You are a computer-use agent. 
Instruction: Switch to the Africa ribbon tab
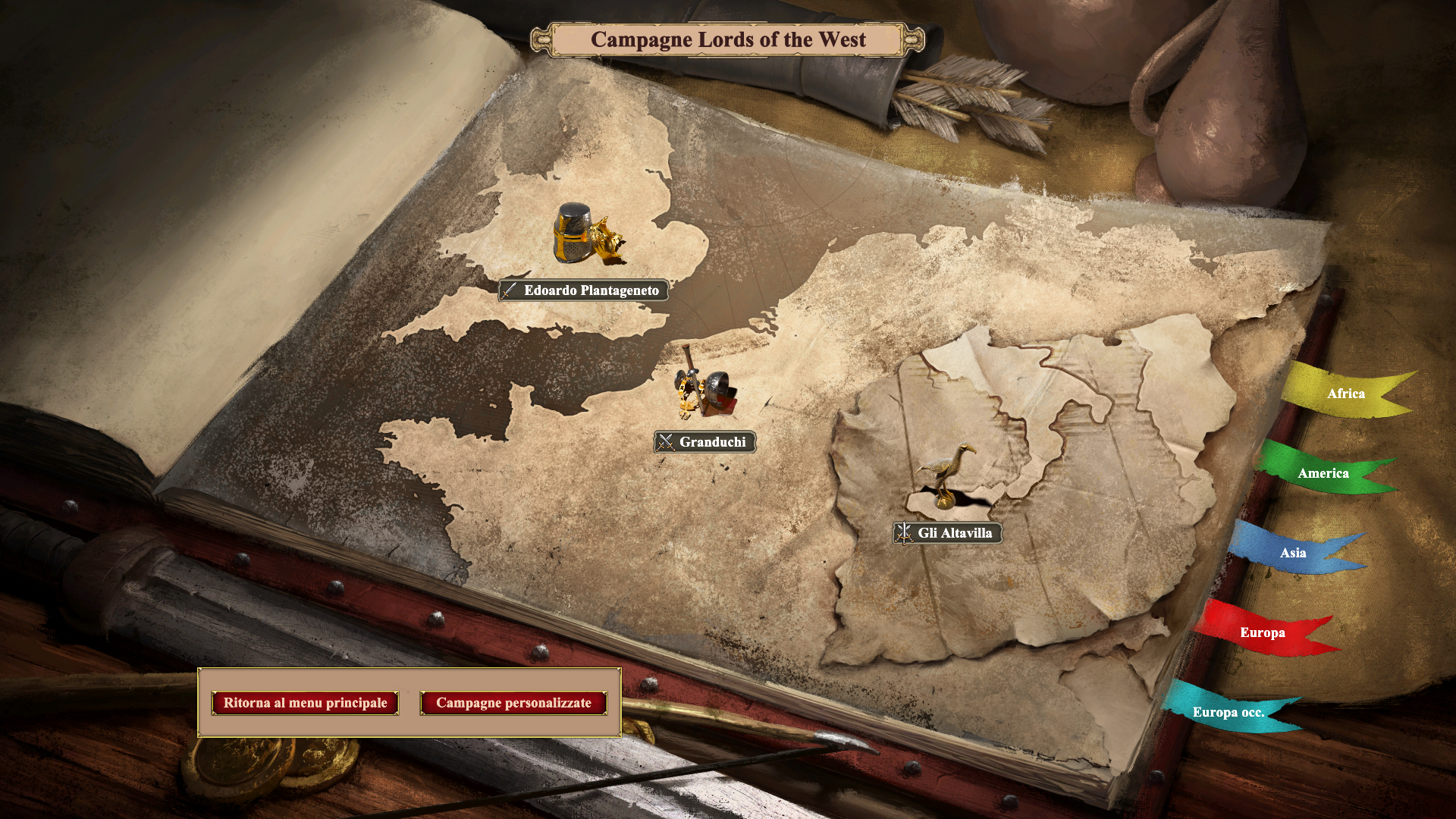pyautogui.click(x=1345, y=394)
